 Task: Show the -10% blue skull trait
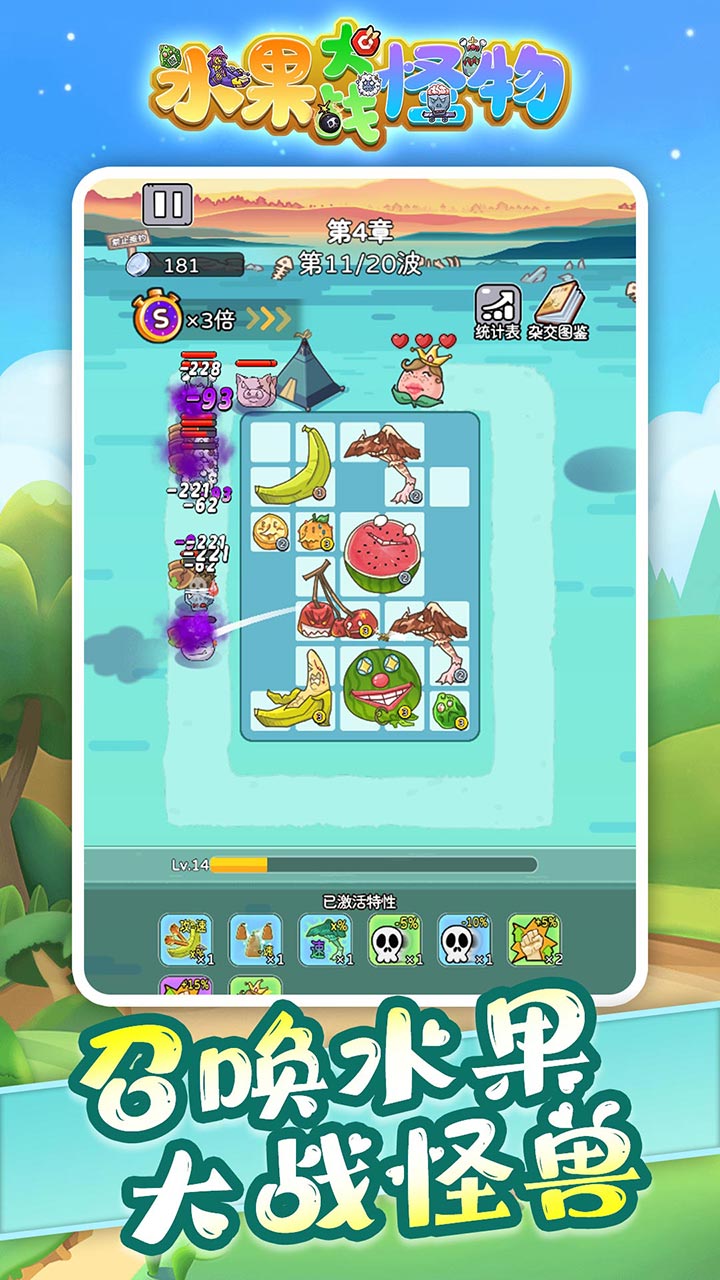pos(464,940)
